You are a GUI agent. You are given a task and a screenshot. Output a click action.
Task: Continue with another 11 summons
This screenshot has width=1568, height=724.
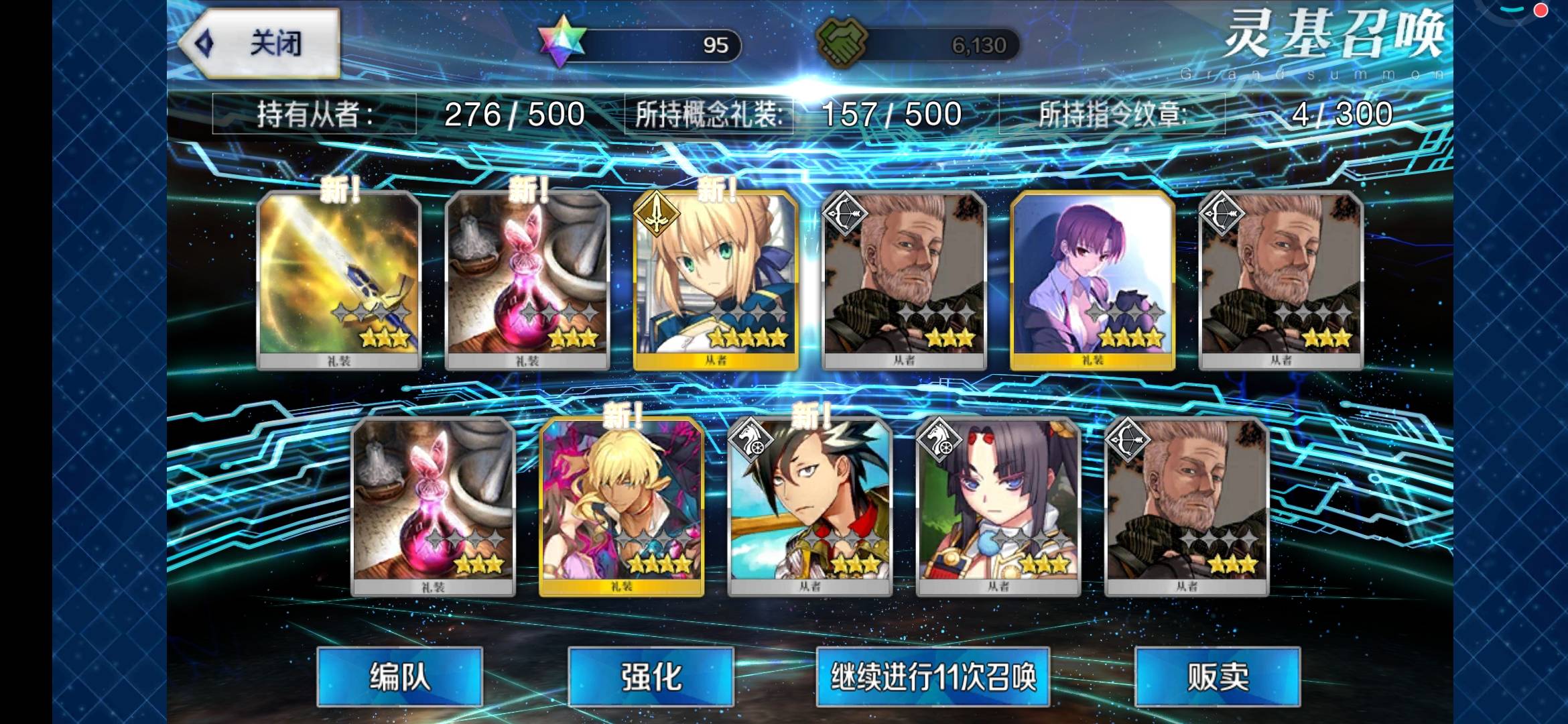click(x=933, y=676)
